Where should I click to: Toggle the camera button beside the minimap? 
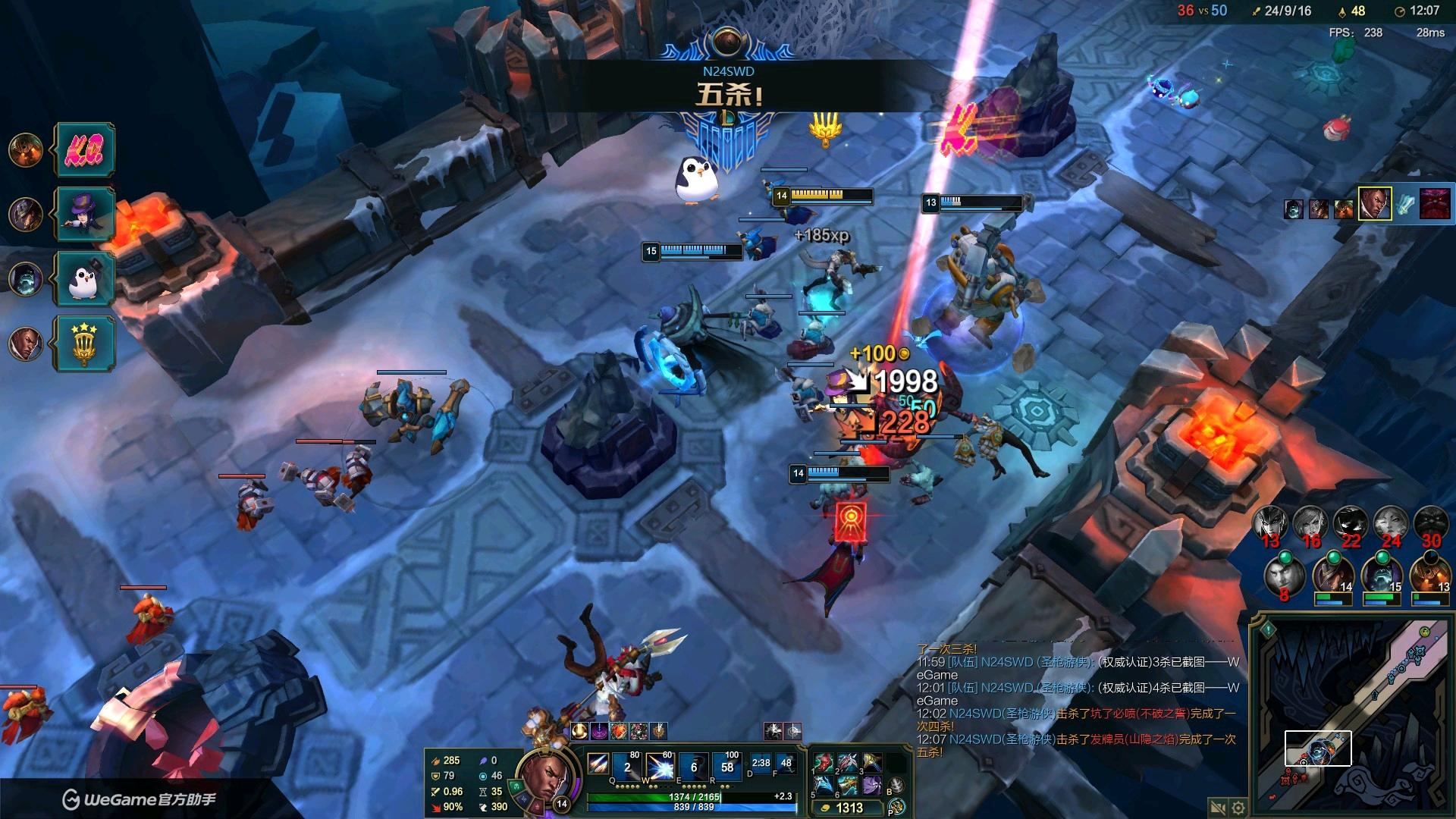1218,808
